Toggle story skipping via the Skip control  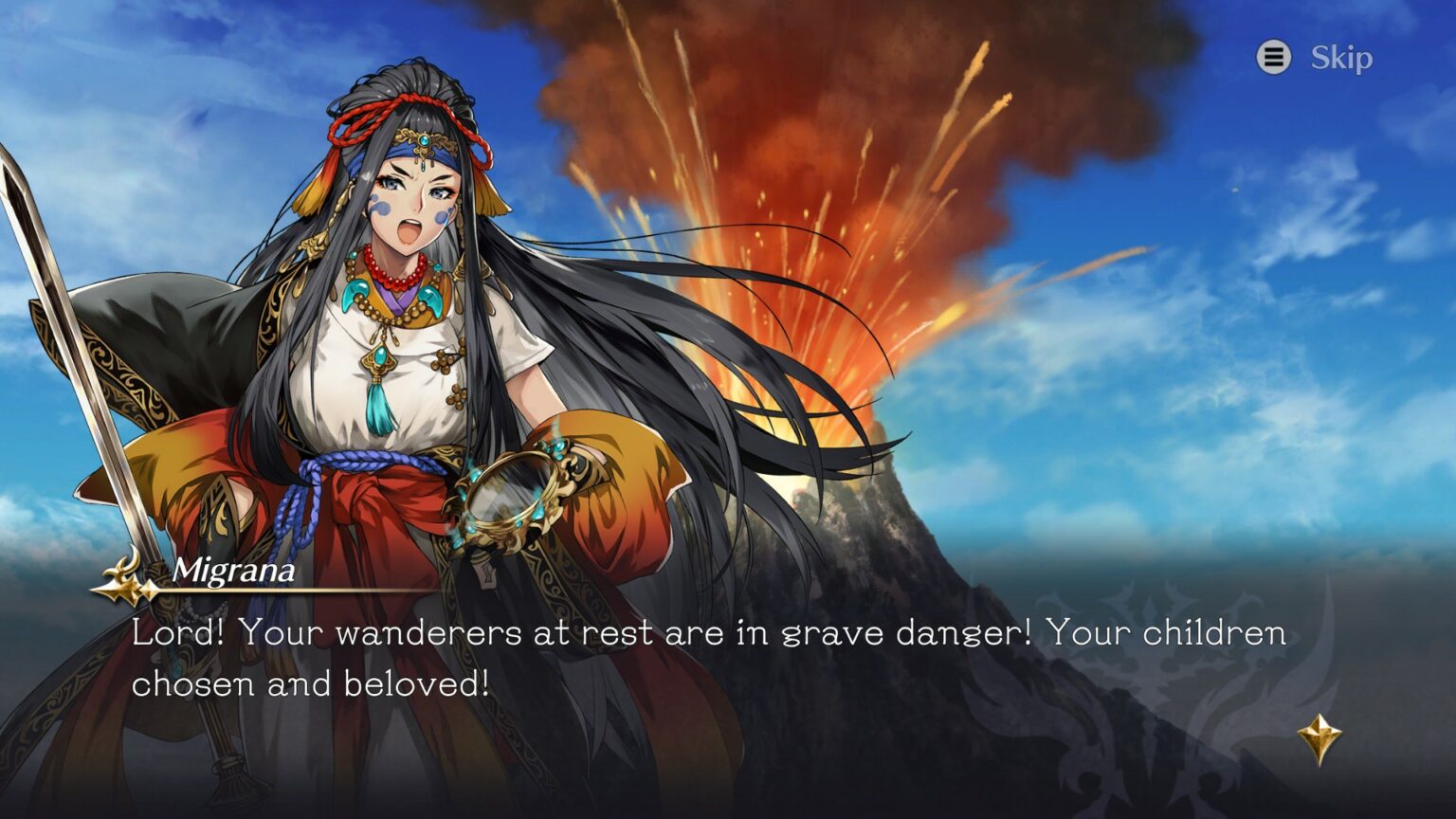(x=1342, y=57)
